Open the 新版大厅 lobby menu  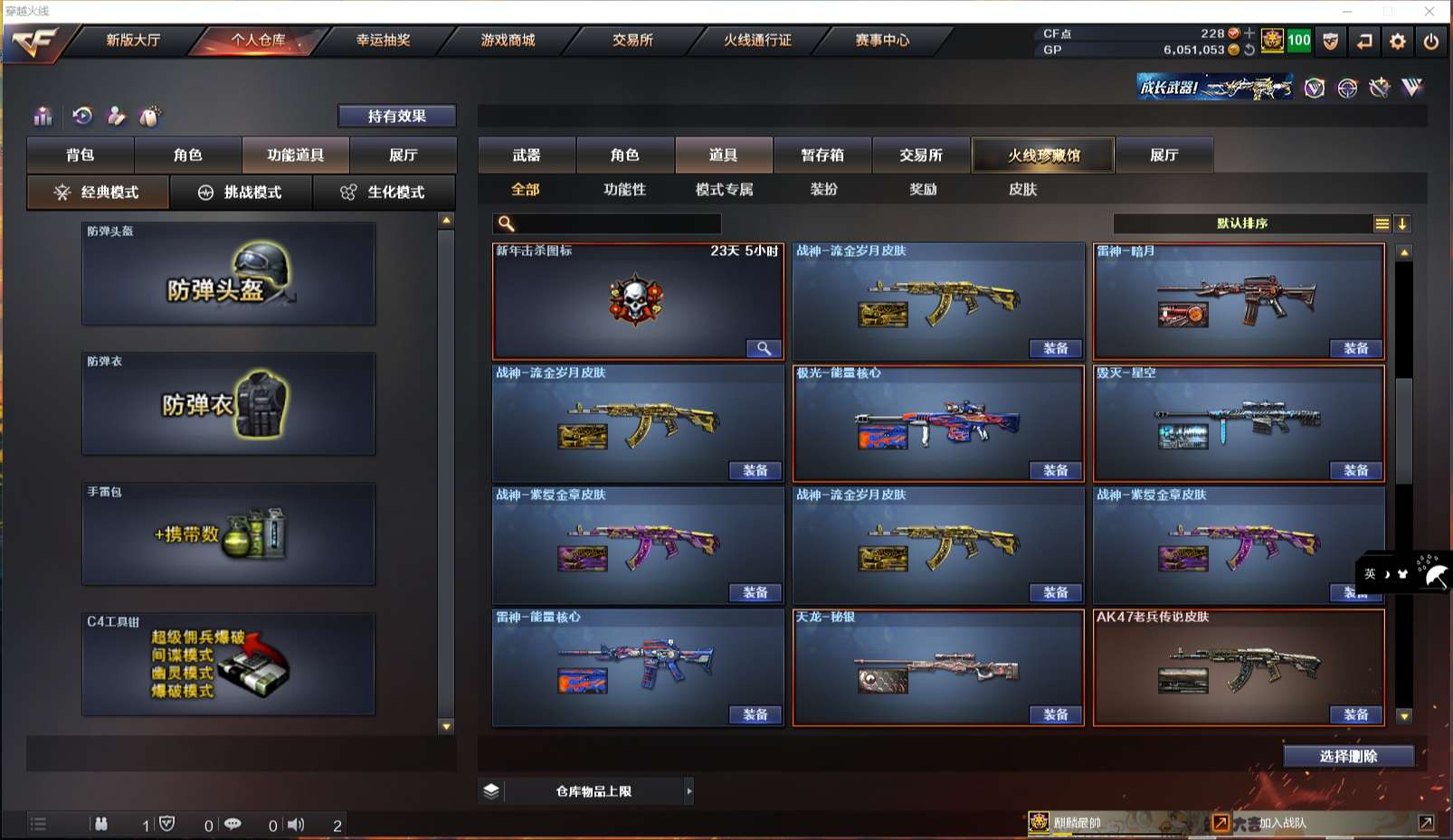133,41
